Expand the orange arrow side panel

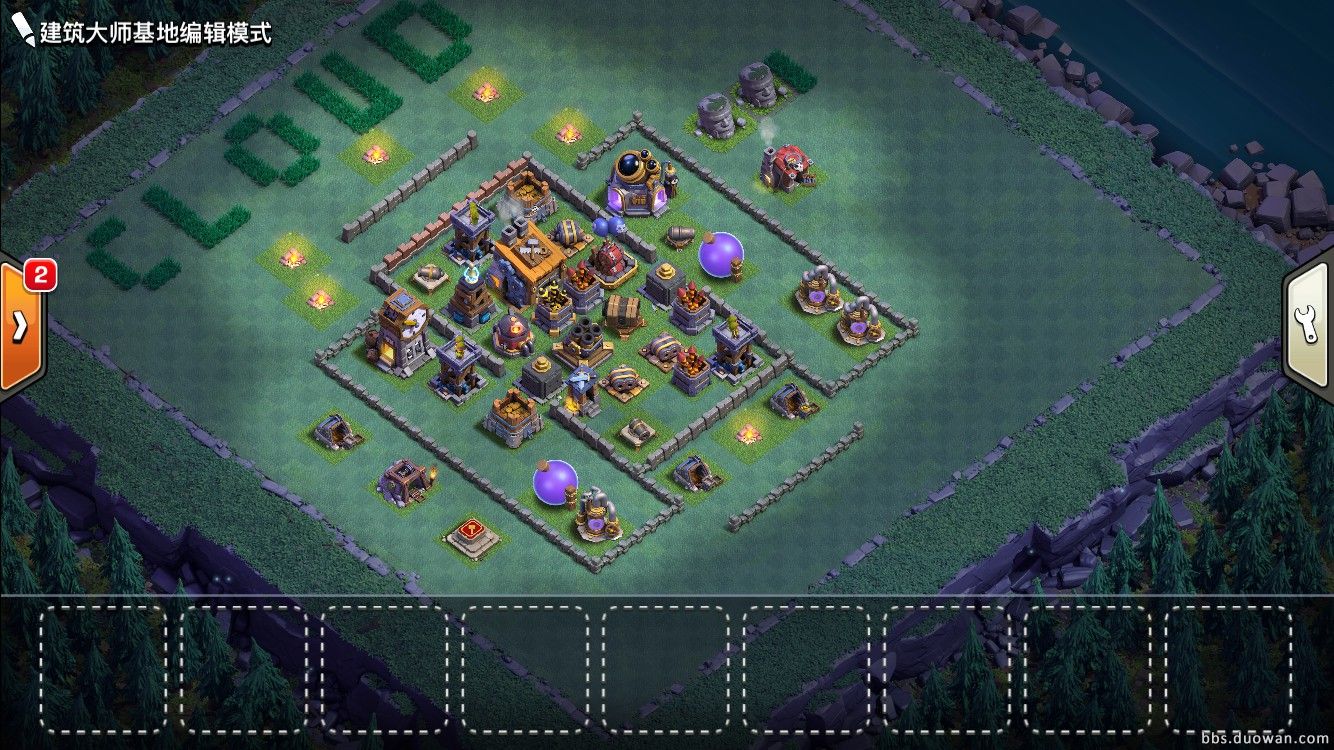pos(20,327)
